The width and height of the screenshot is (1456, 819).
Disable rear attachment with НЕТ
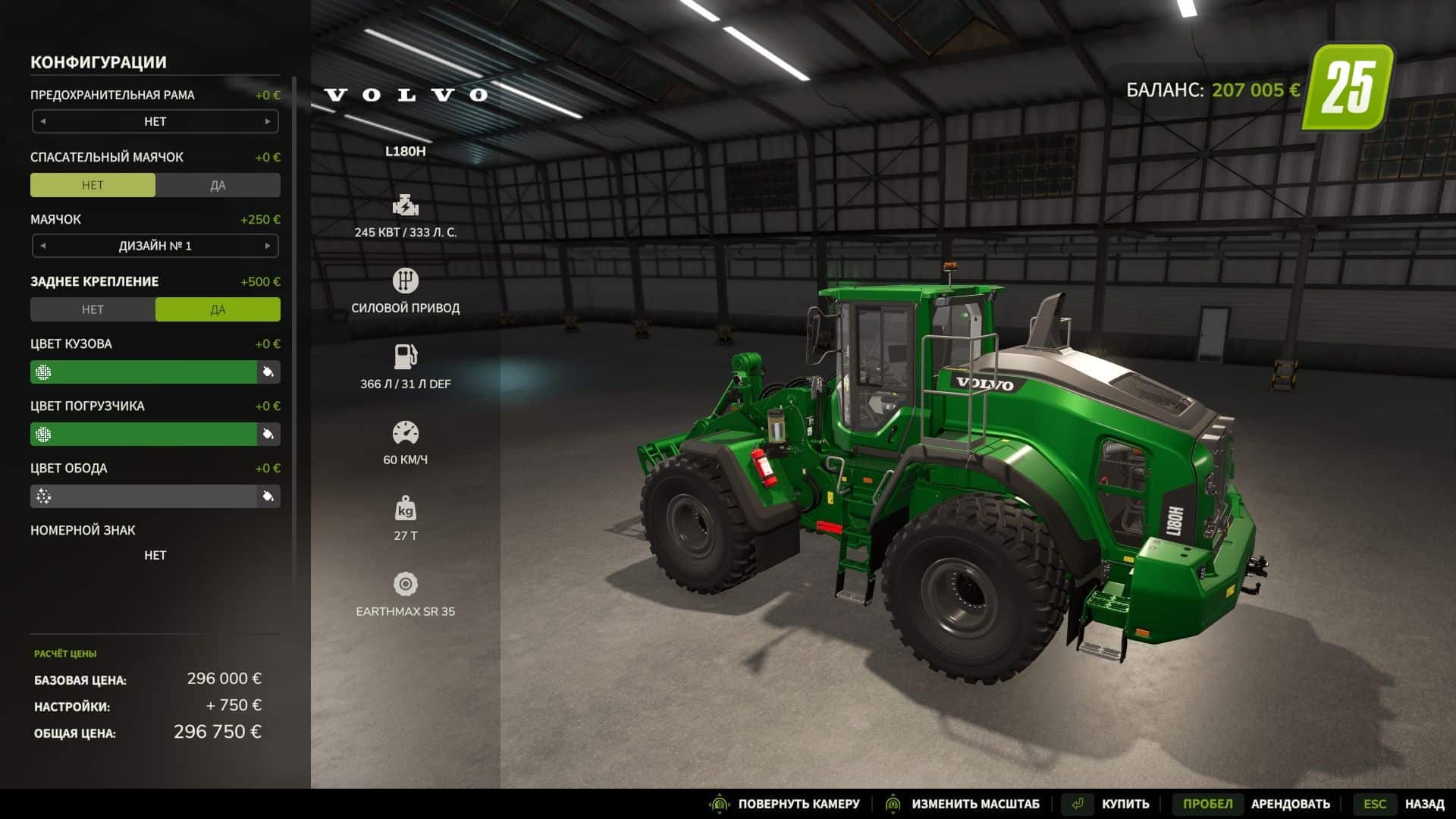[x=93, y=309]
